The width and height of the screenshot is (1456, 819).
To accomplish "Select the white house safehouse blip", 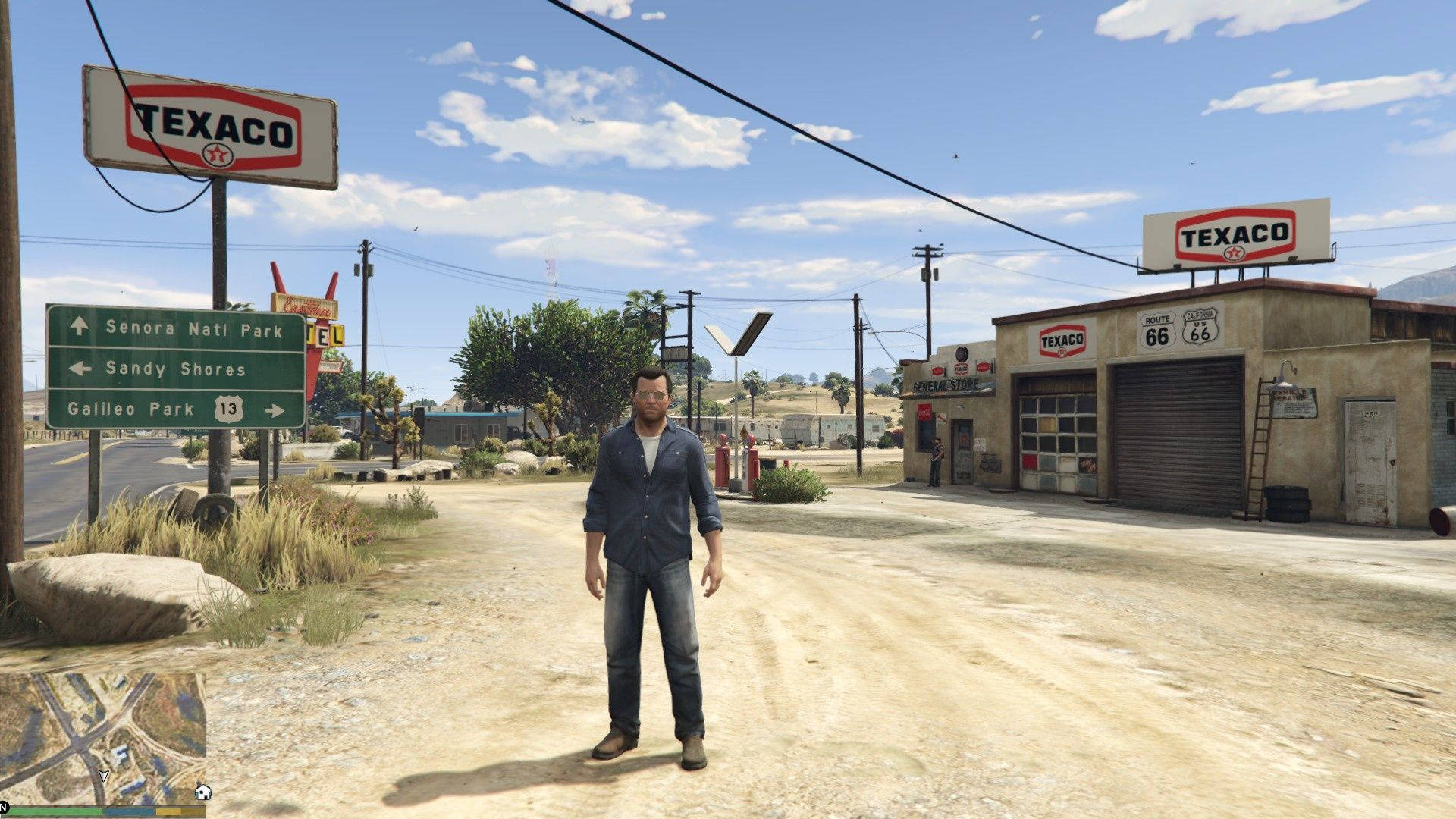I will pos(202,792).
